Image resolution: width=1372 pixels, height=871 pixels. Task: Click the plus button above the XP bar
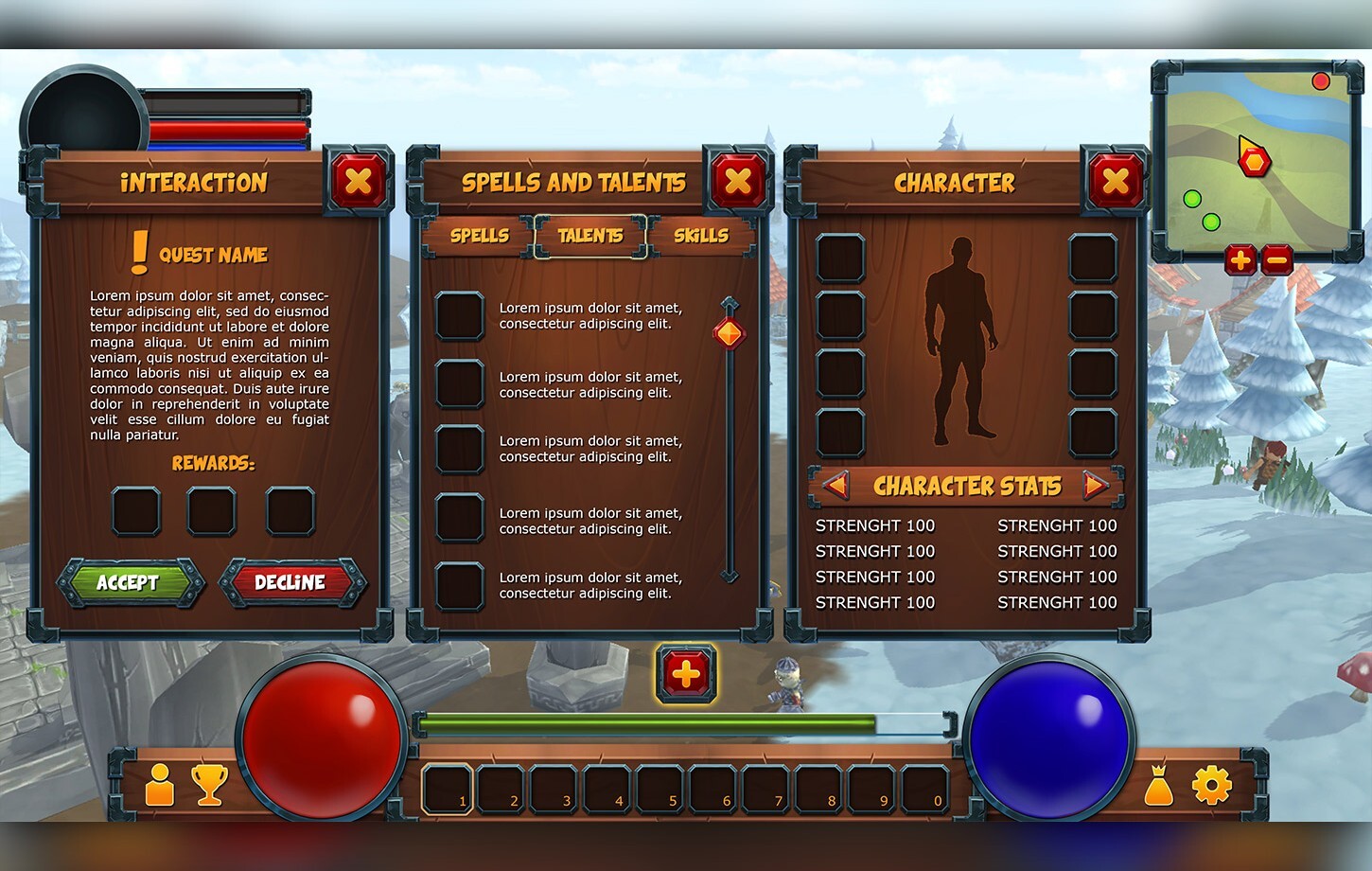pyautogui.click(x=686, y=674)
